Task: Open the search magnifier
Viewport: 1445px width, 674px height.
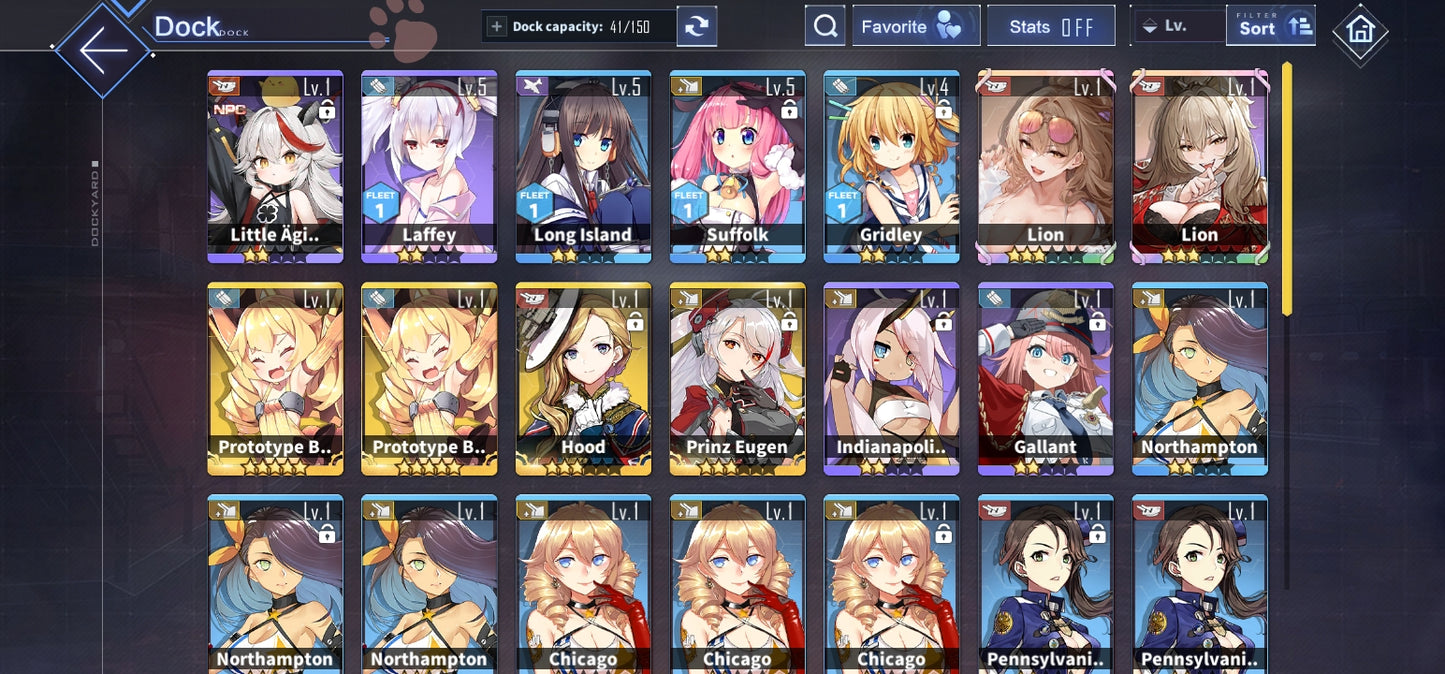Action: (825, 27)
